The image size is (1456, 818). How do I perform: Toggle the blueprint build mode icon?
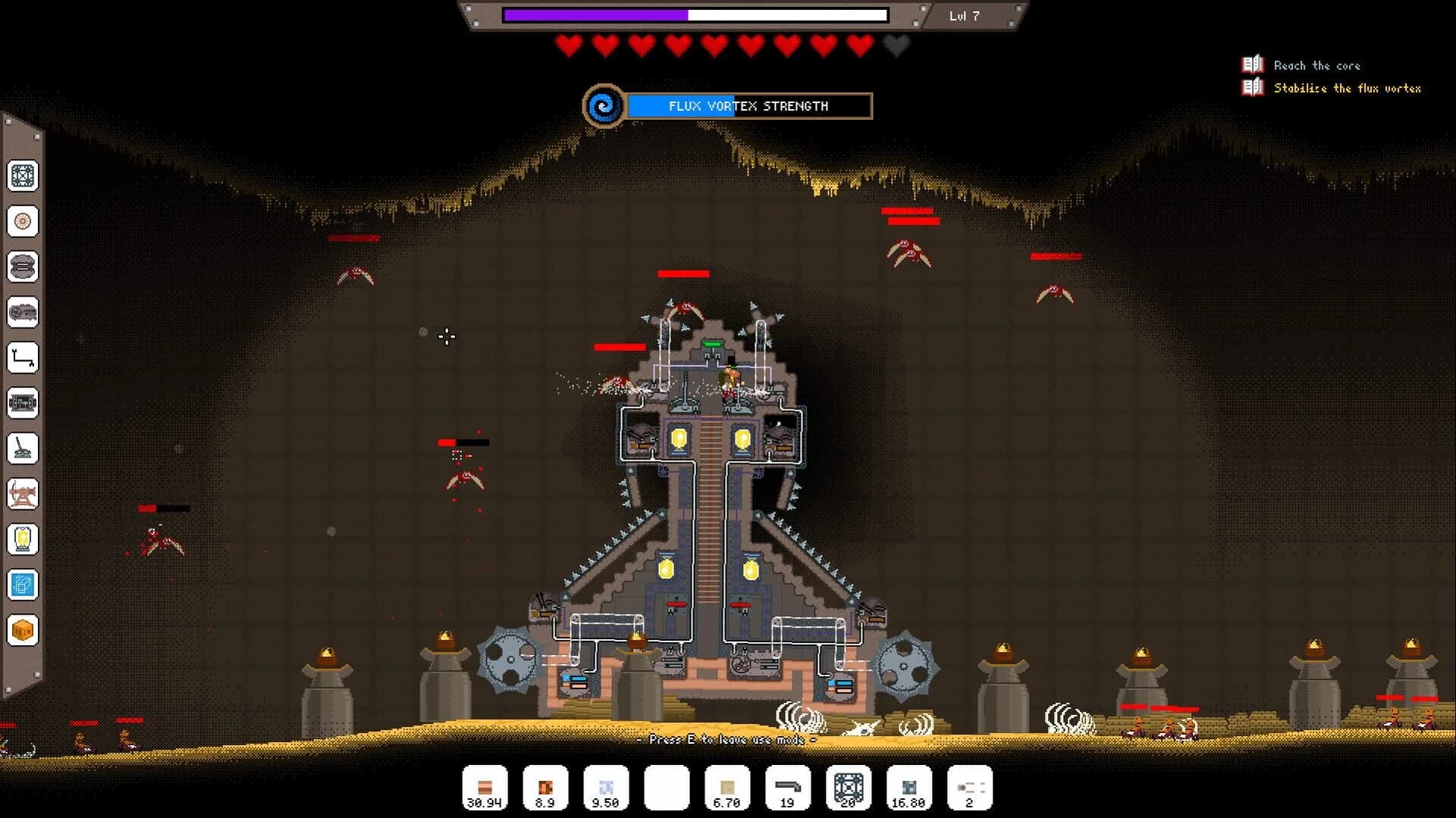[24, 585]
